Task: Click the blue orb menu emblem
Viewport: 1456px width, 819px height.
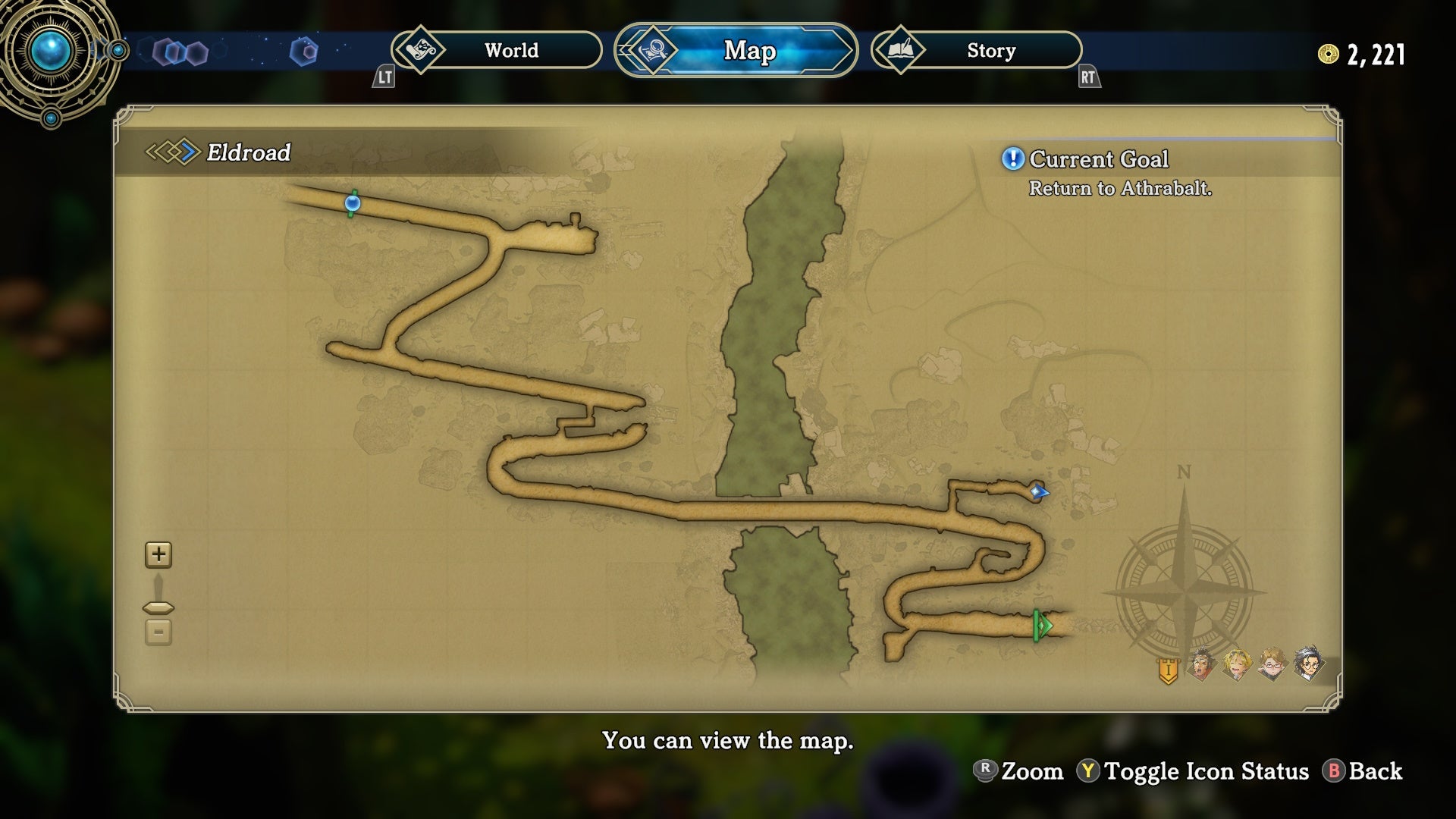Action: pyautogui.click(x=51, y=52)
